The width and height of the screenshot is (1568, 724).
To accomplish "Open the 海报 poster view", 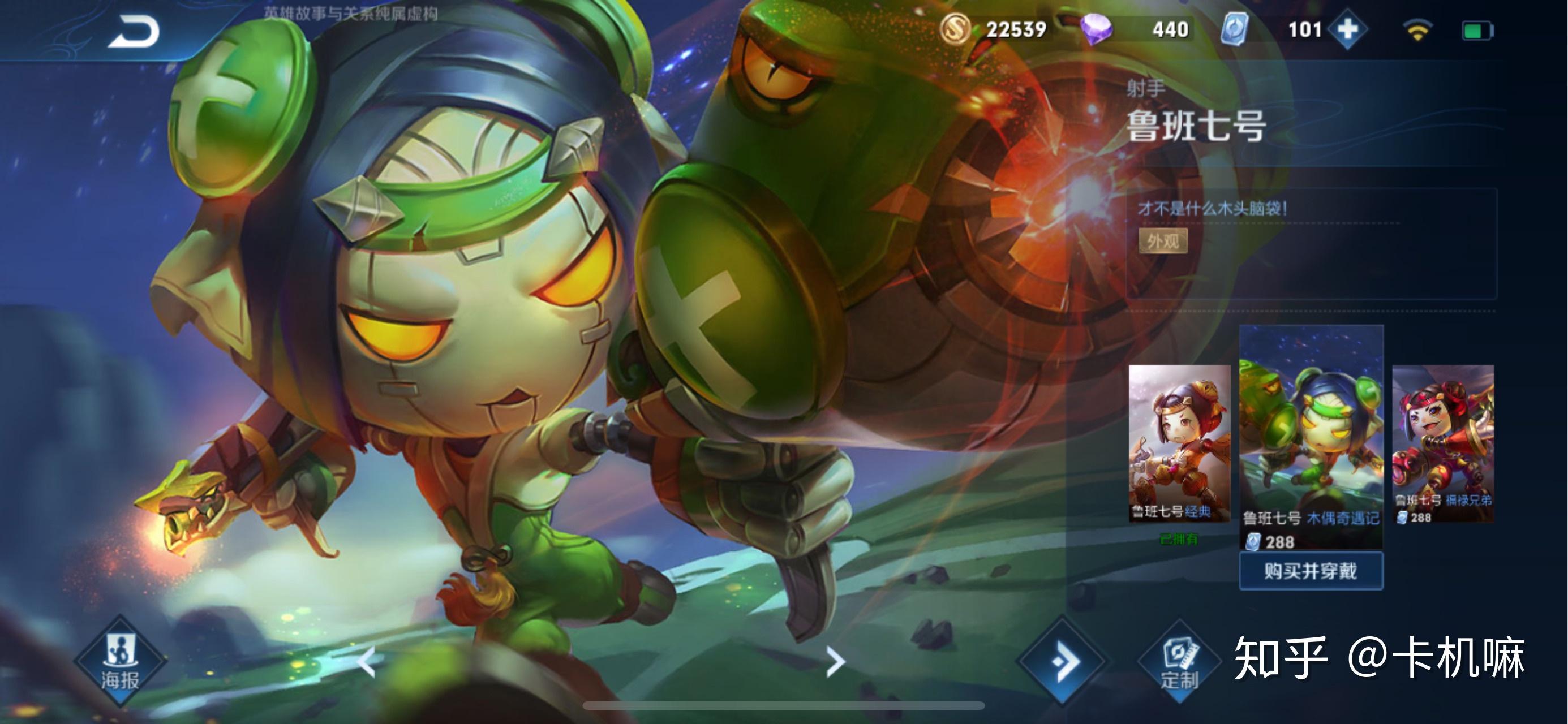I will (x=120, y=661).
